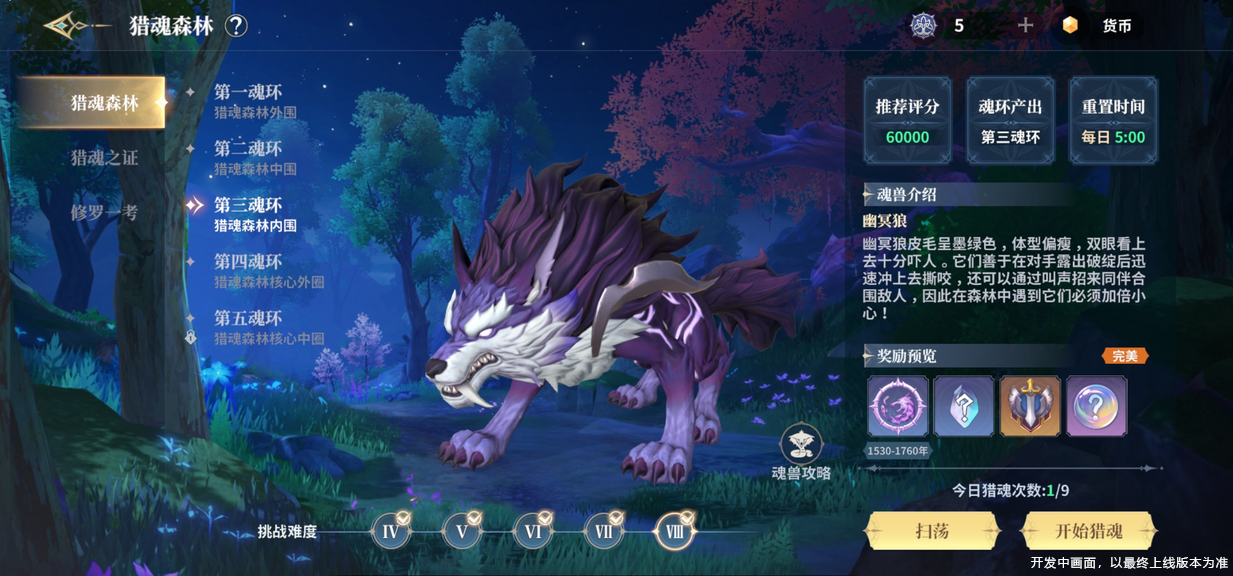Choose difficulty level VIII

[x=675, y=531]
